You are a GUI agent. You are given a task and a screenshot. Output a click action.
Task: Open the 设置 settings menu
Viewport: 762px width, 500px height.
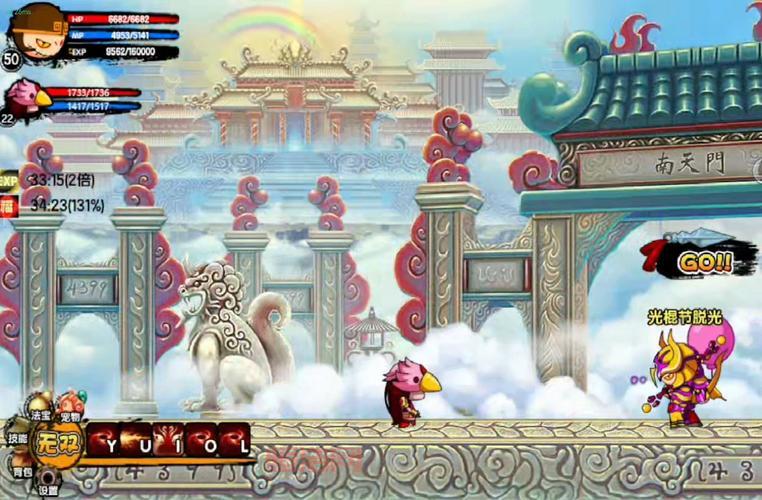click(48, 486)
